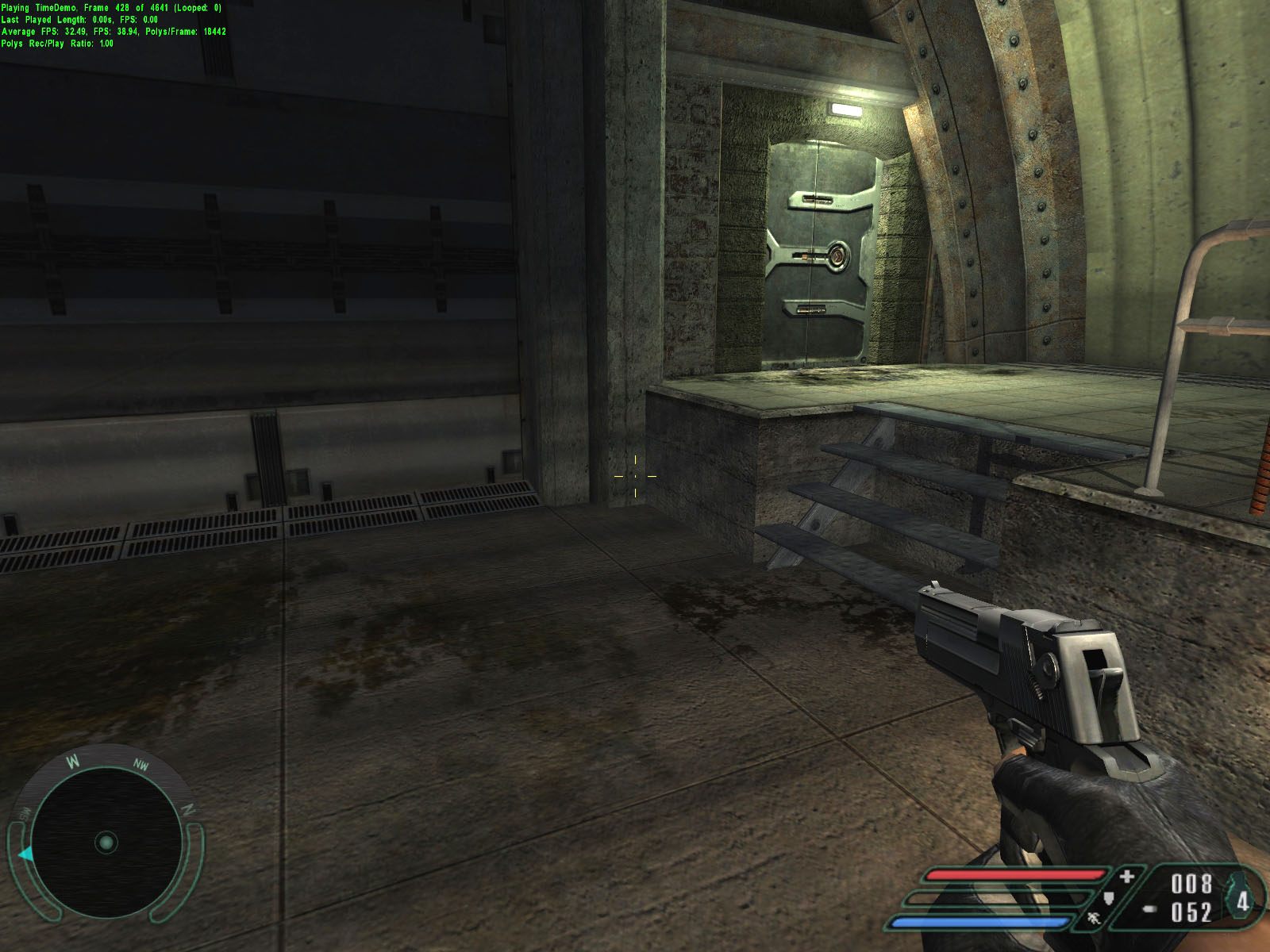Click the running man stamina icon
1270x952 pixels.
tap(1095, 919)
